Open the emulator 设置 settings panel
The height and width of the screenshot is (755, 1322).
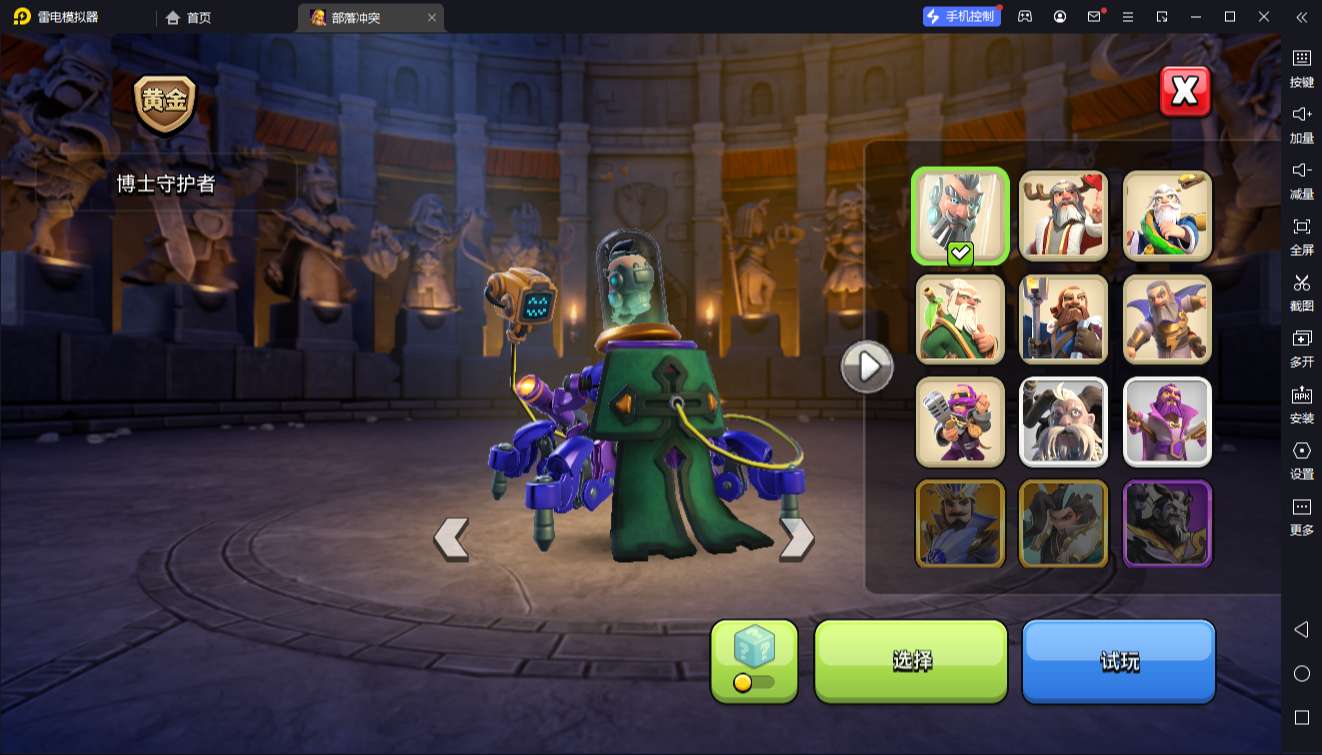pyautogui.click(x=1301, y=460)
